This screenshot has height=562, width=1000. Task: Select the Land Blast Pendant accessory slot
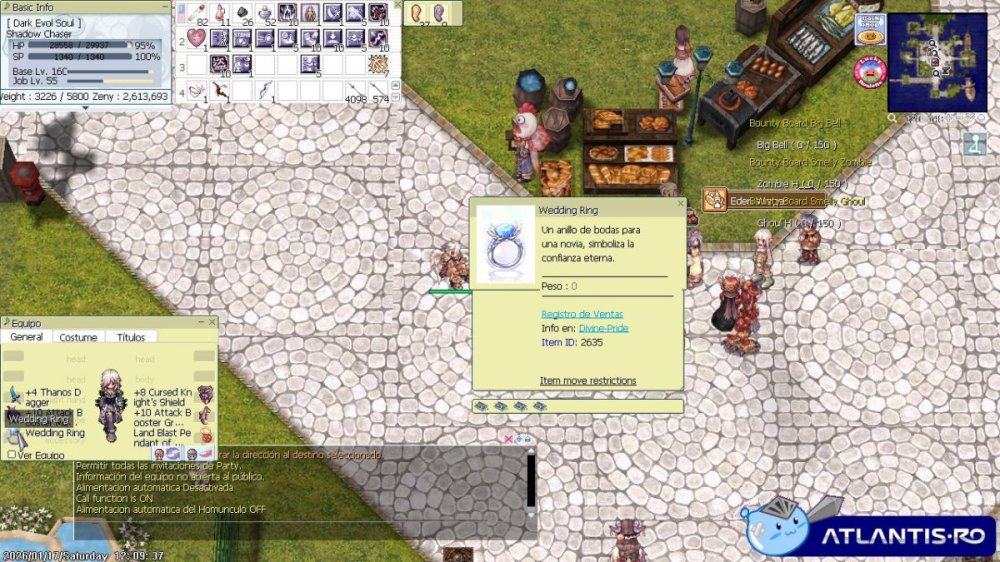pos(205,434)
